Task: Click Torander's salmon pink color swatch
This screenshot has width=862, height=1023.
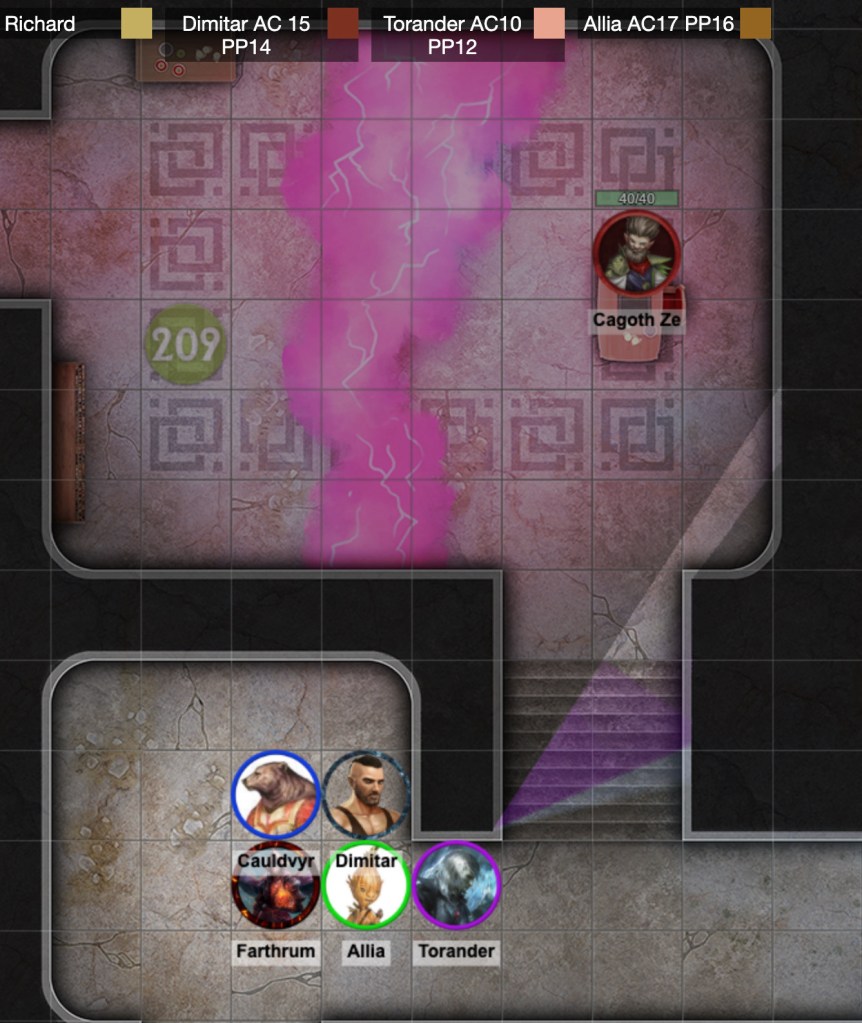Action: (x=549, y=23)
